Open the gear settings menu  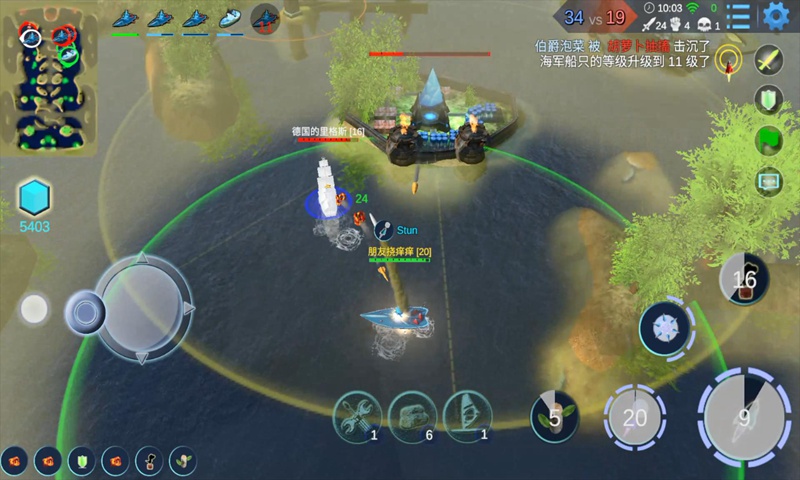click(775, 16)
